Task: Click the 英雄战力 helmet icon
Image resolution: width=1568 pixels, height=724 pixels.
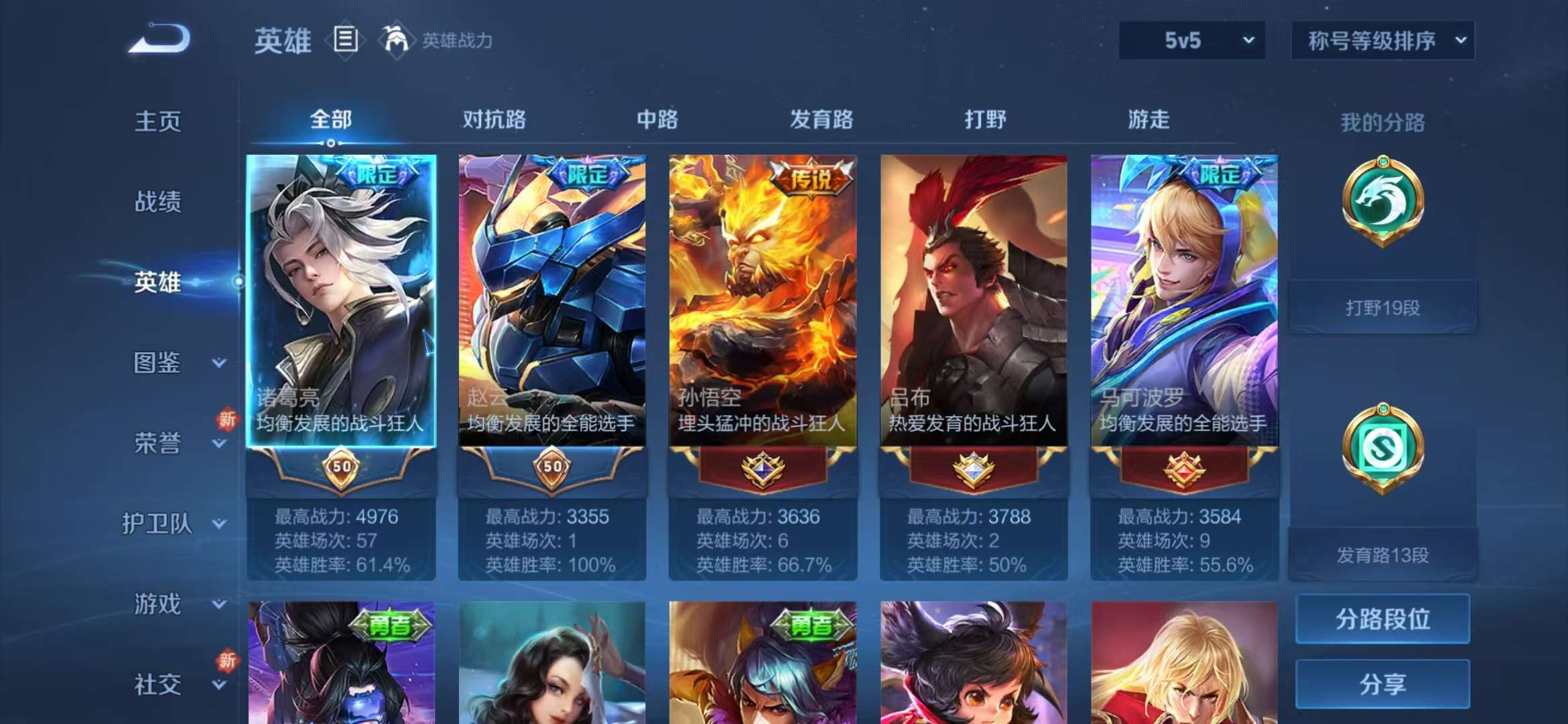Action: 397,40
